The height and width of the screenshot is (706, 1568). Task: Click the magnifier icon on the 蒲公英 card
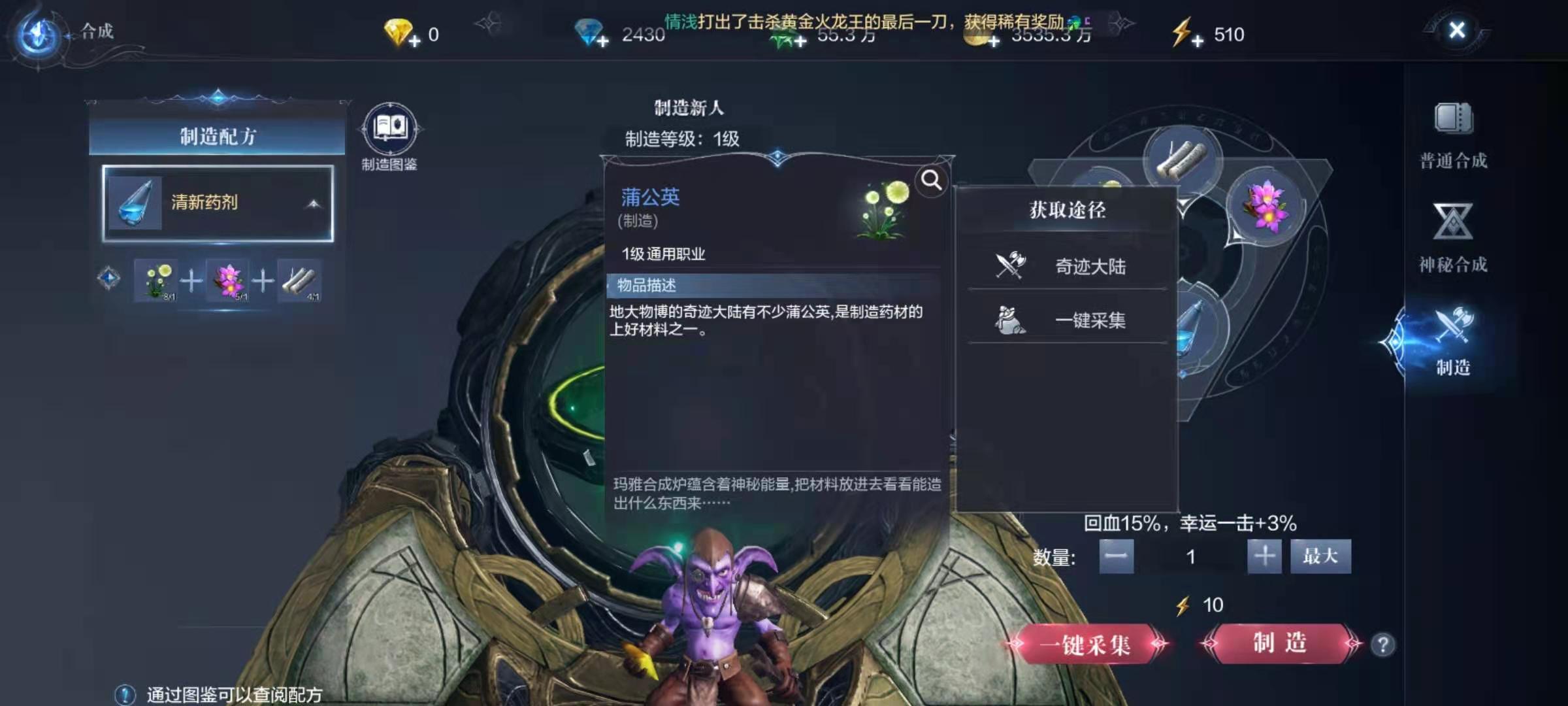930,180
